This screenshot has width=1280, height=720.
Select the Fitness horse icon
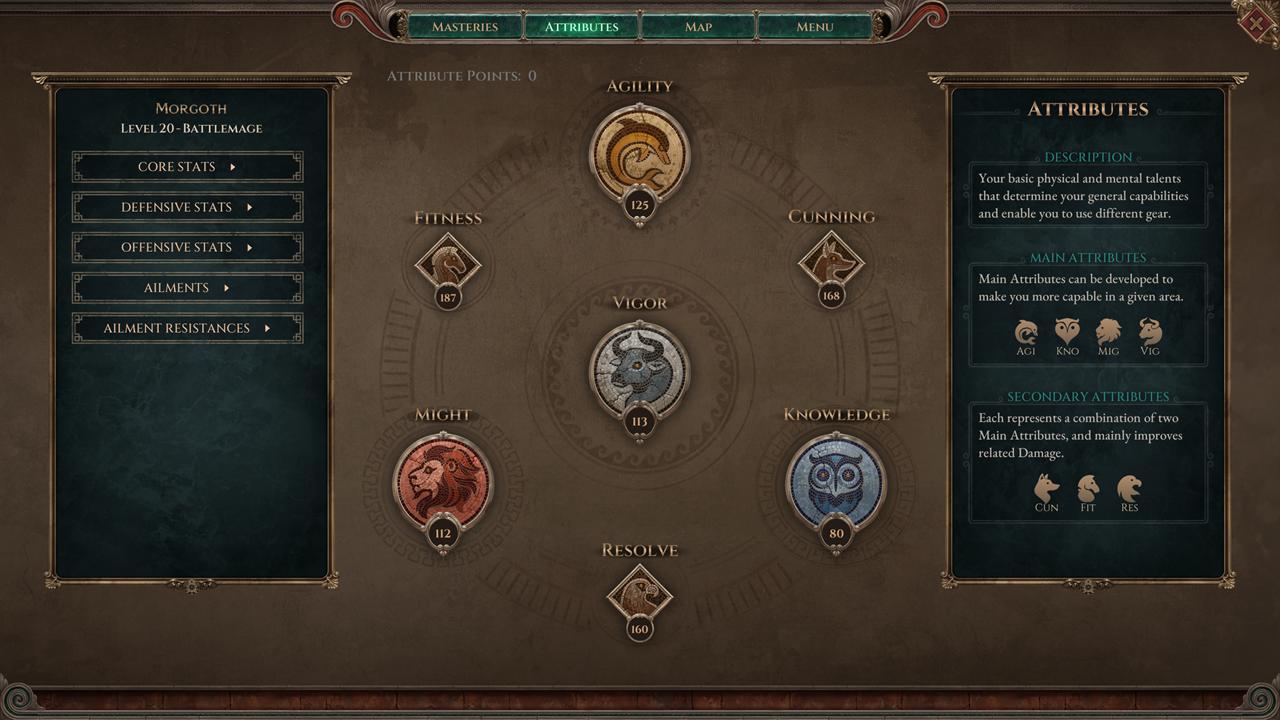click(448, 265)
